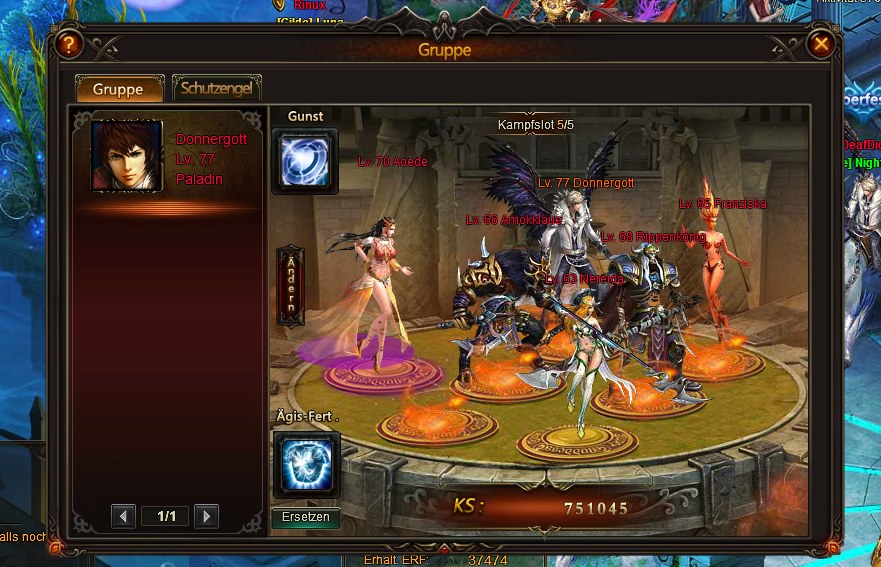The width and height of the screenshot is (881, 567).
Task: Go to the next page arrow
Action: [206, 516]
